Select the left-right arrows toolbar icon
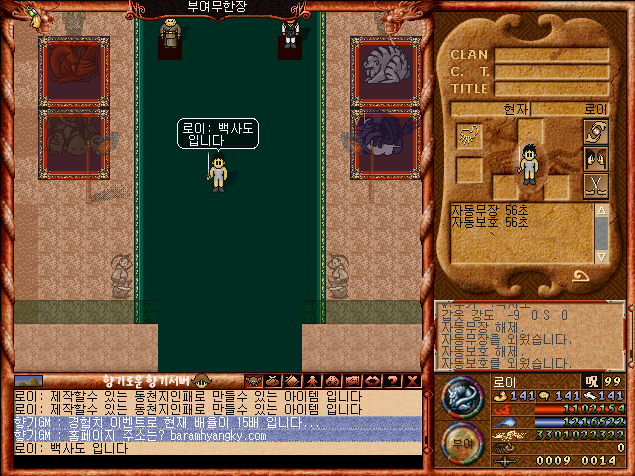Screen dimensions: 635x476 371,380
